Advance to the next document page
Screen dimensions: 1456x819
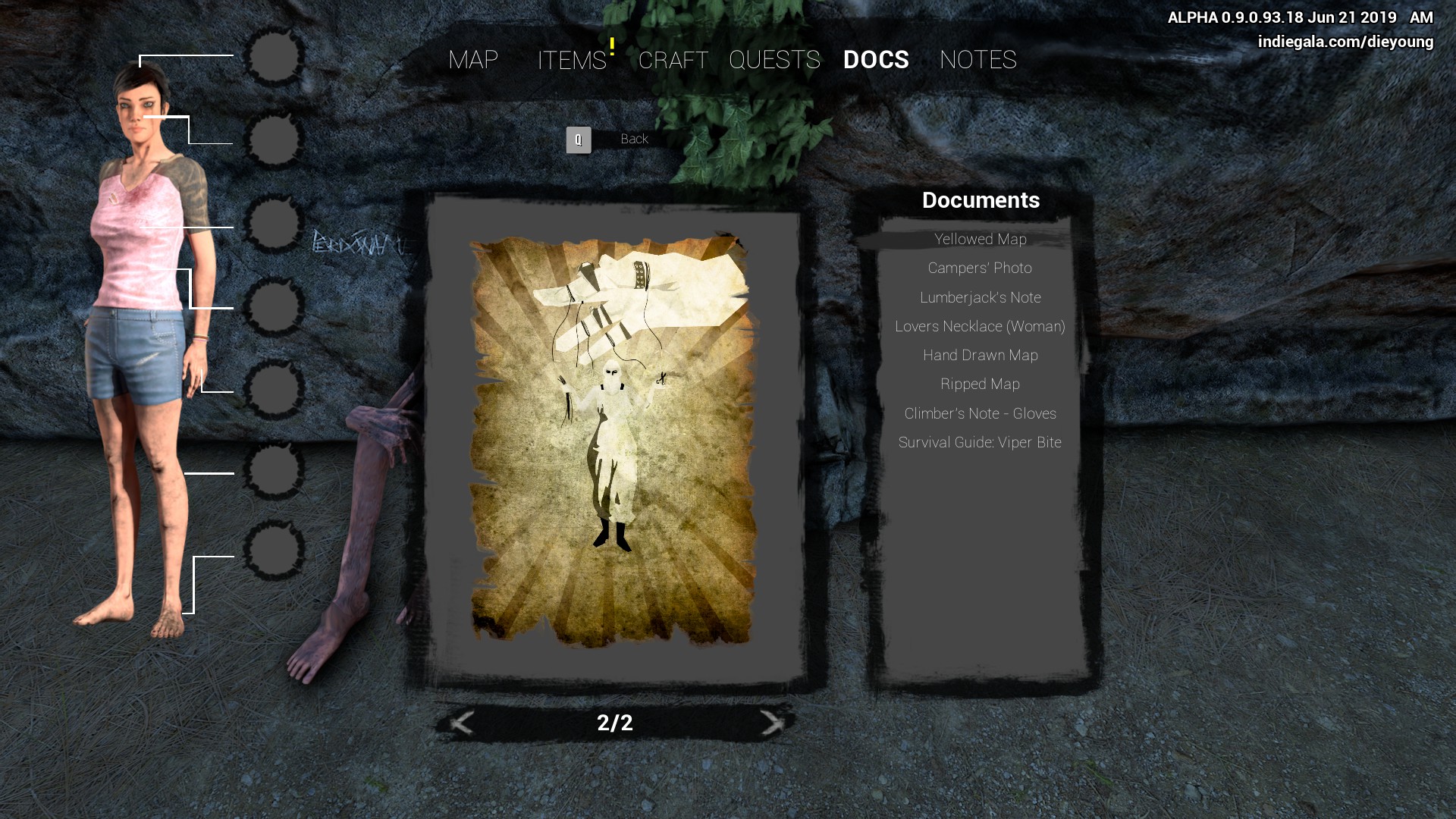772,723
